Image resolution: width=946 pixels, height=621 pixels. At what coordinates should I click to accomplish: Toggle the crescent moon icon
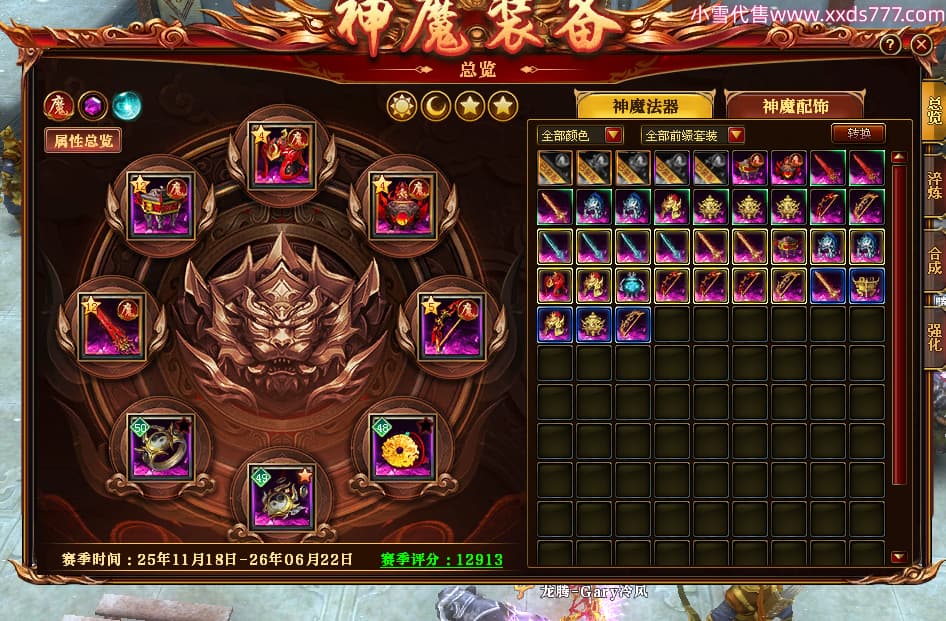(436, 105)
